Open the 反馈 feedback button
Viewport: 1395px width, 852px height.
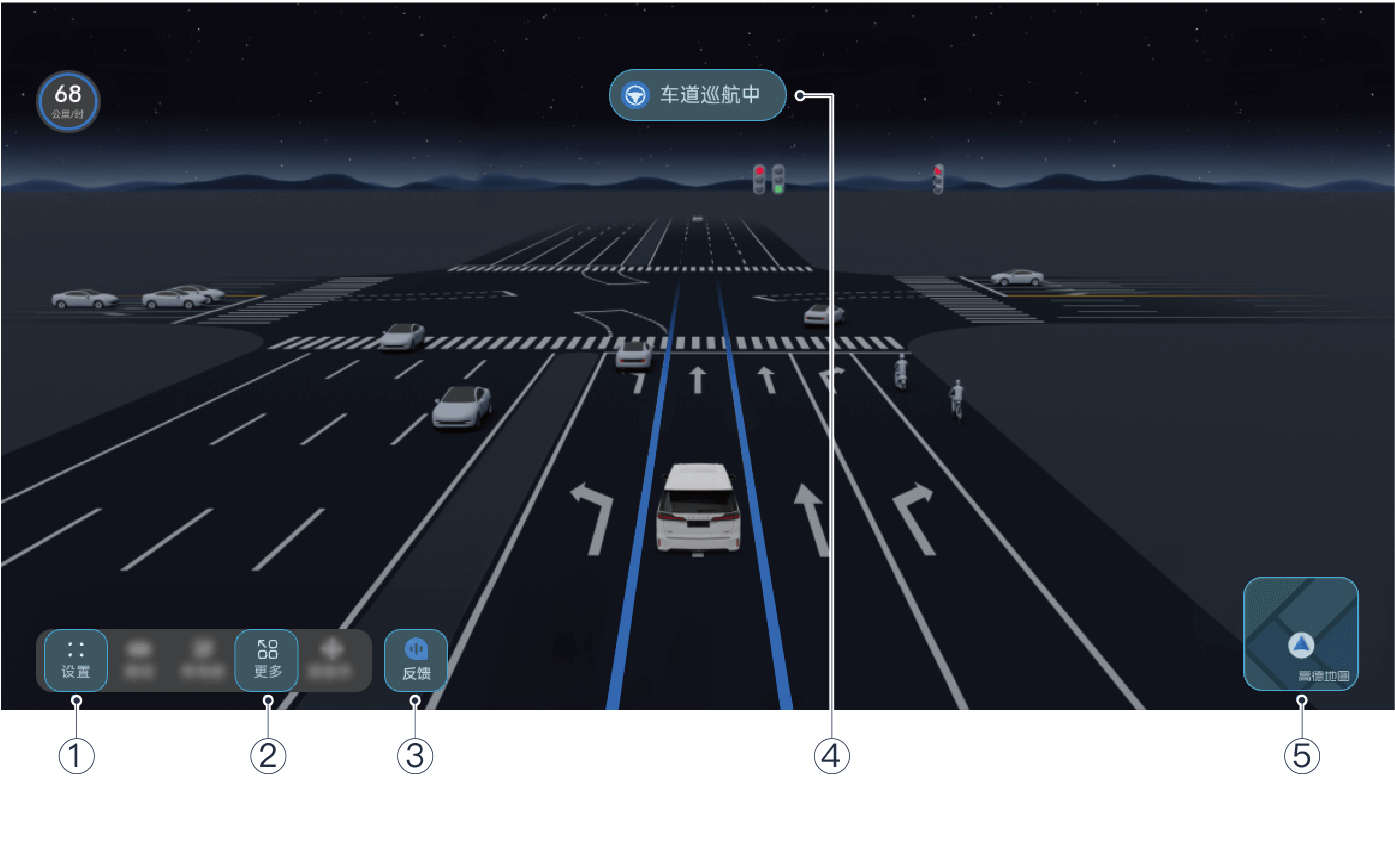416,660
